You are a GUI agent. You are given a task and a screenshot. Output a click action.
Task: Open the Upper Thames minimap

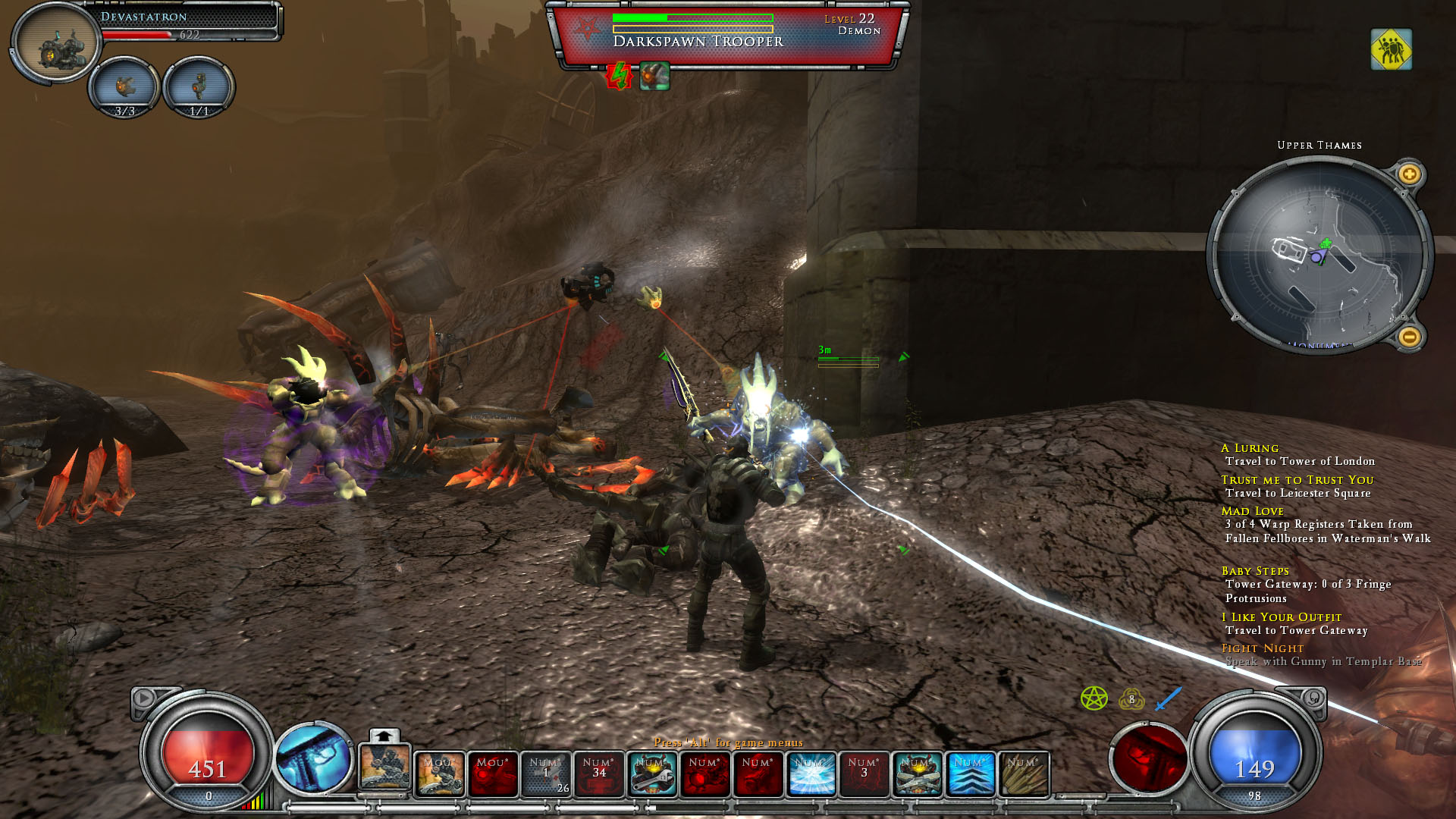(1319, 255)
